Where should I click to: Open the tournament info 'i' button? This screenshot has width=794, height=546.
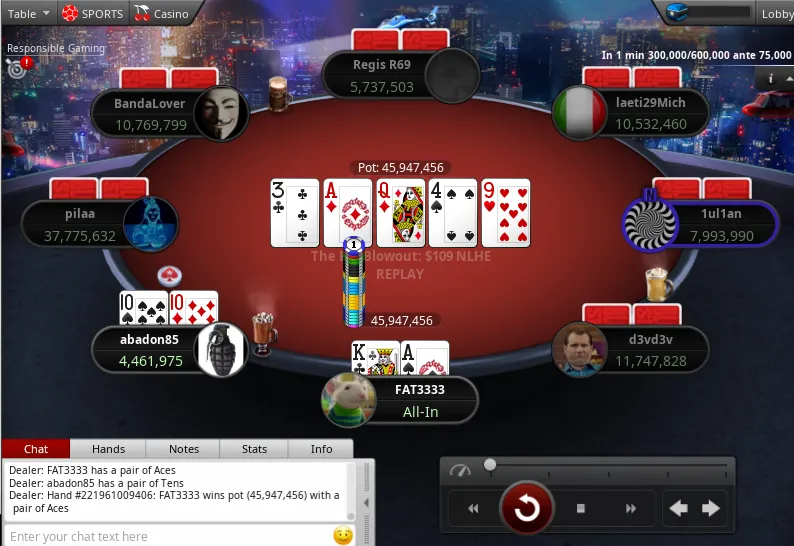pyautogui.click(x=771, y=78)
